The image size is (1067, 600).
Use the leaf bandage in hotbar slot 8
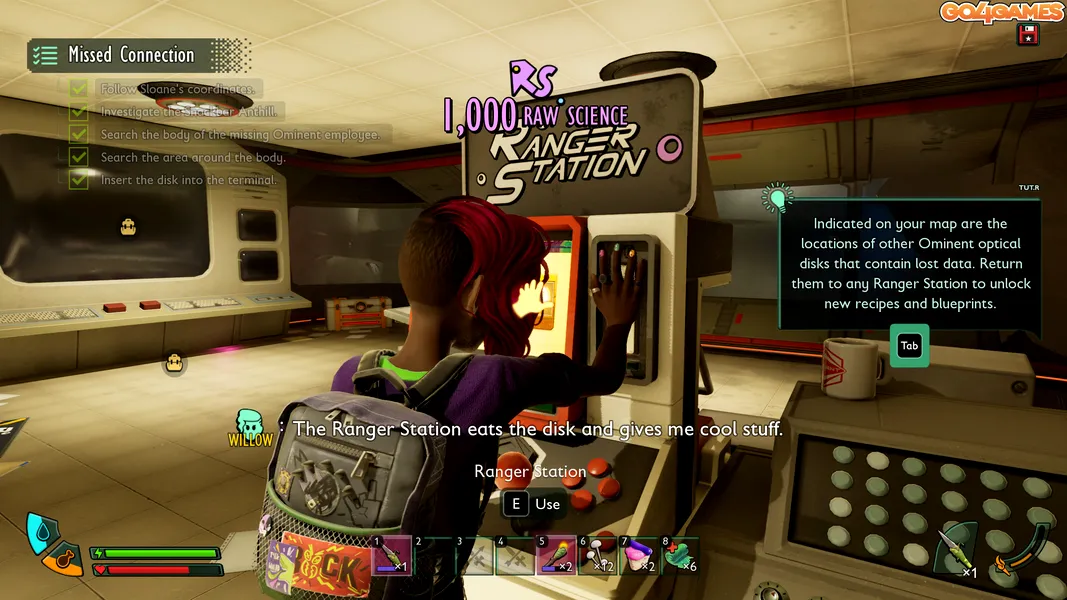679,555
